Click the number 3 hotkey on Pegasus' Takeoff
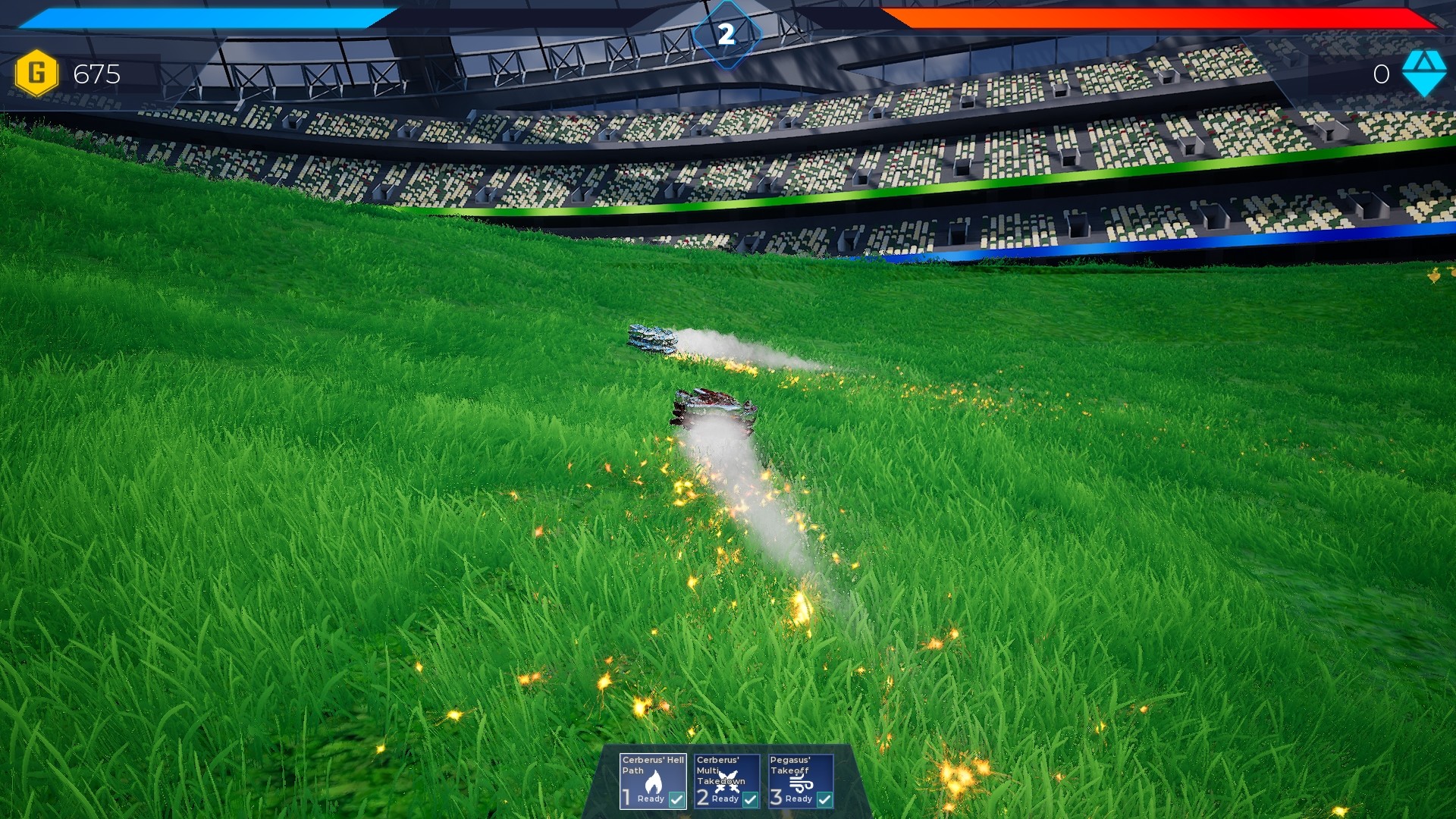 [x=775, y=798]
